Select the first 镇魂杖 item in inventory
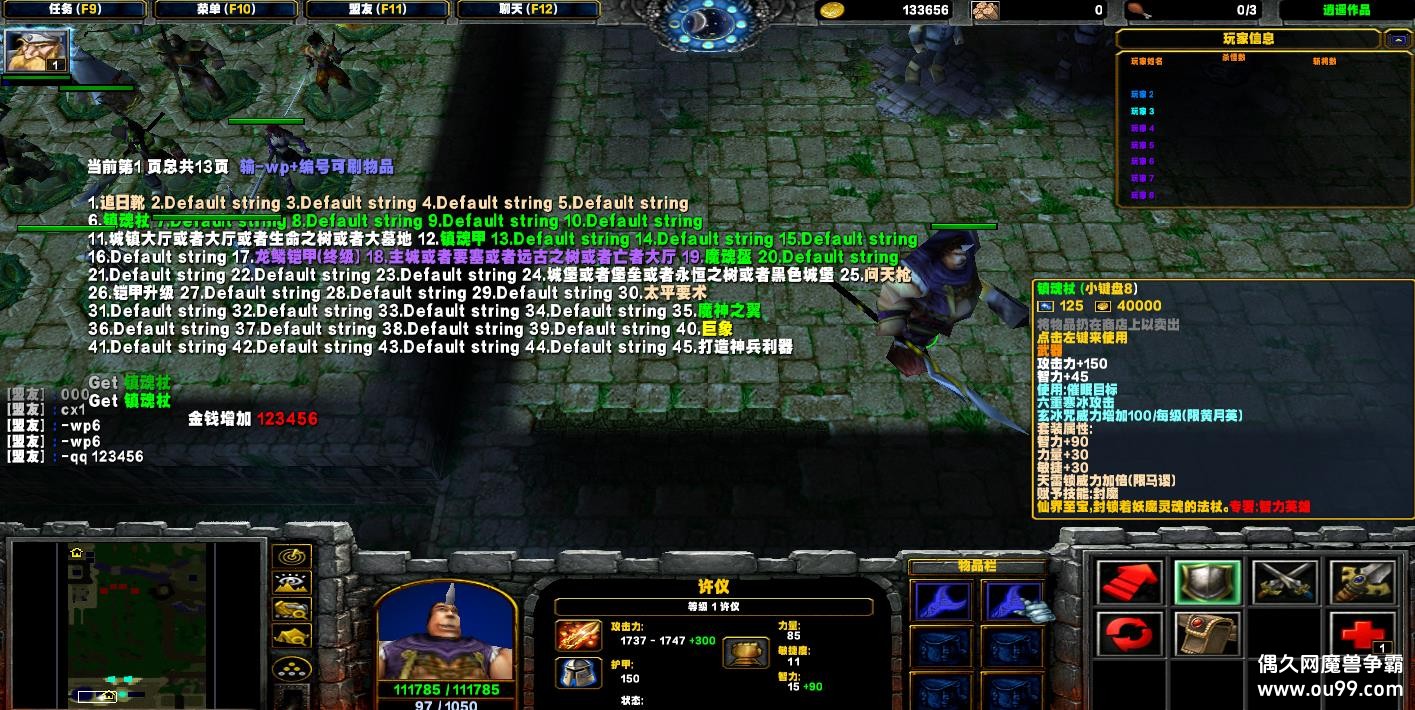This screenshot has width=1415, height=710. pyautogui.click(x=941, y=603)
